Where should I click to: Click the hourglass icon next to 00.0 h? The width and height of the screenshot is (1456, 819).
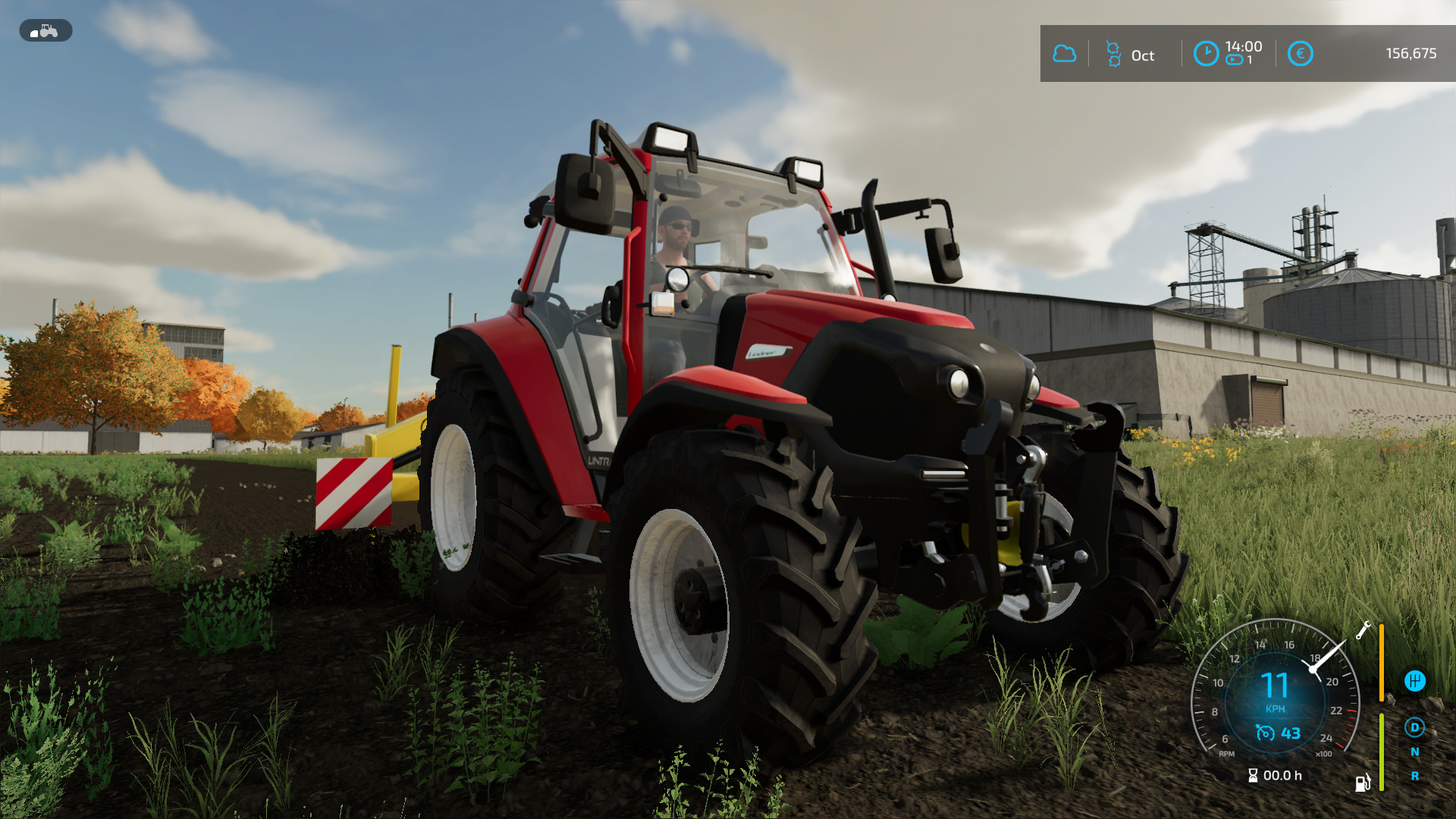(1253, 775)
